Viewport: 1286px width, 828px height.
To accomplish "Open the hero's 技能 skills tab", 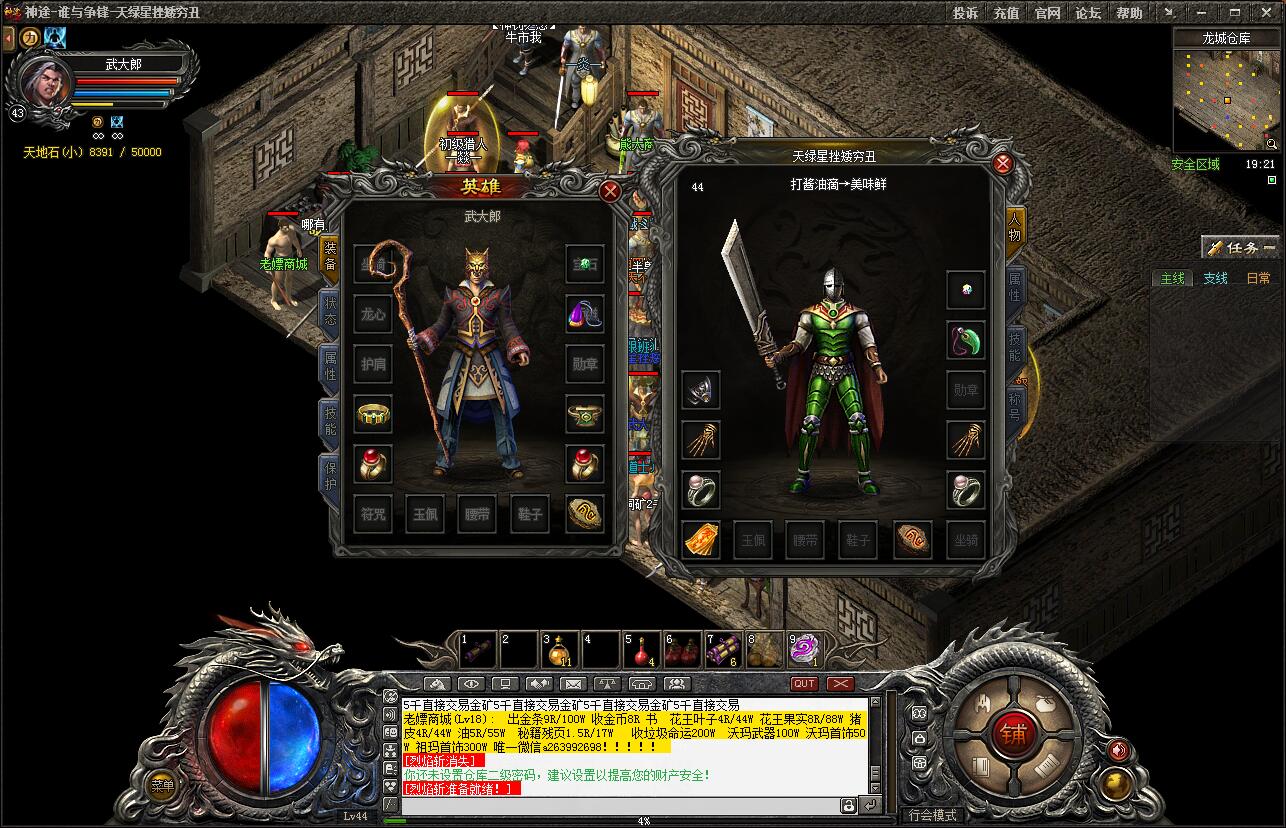I will pos(329,421).
